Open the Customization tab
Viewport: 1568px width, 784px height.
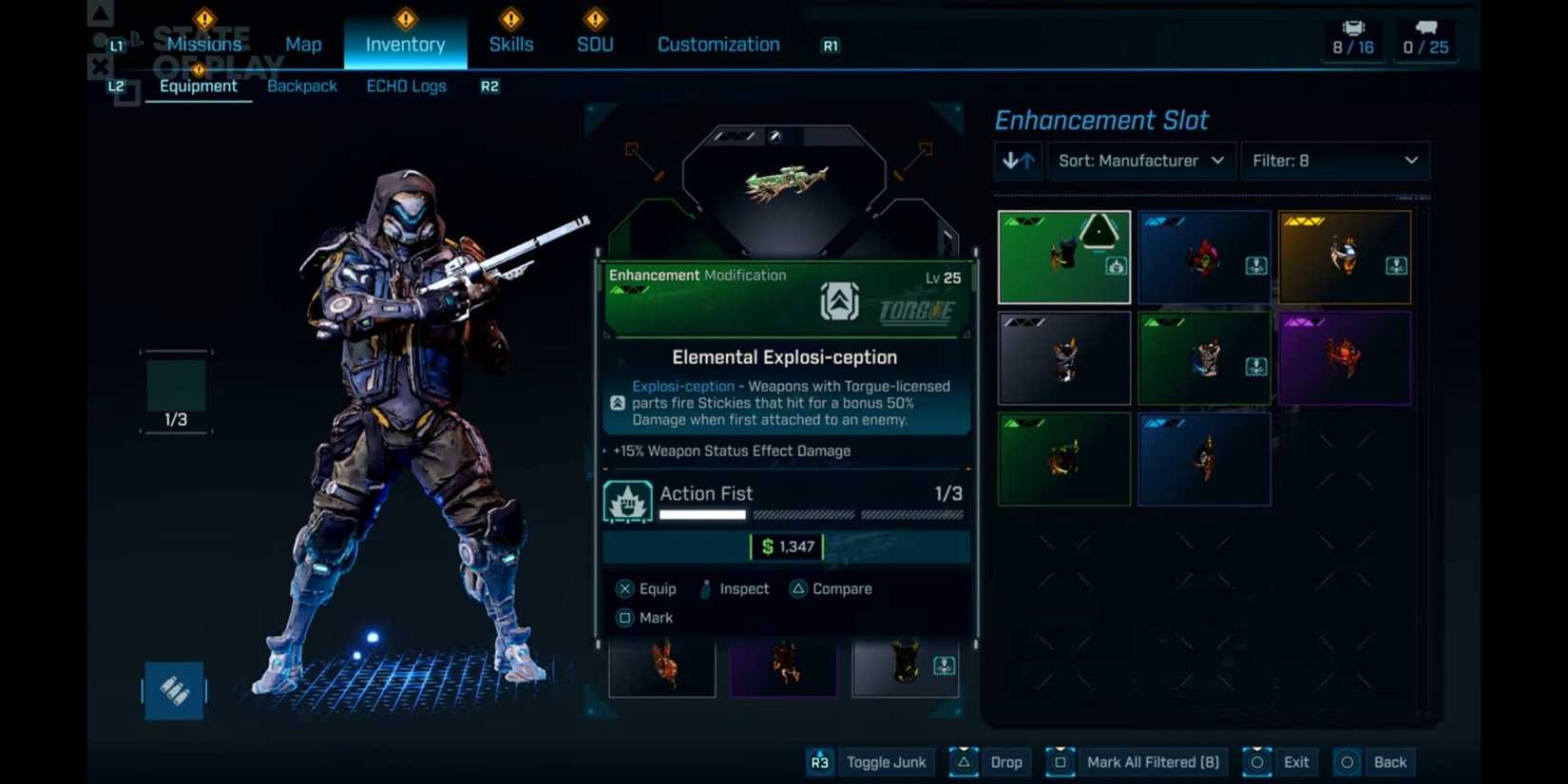pos(718,44)
